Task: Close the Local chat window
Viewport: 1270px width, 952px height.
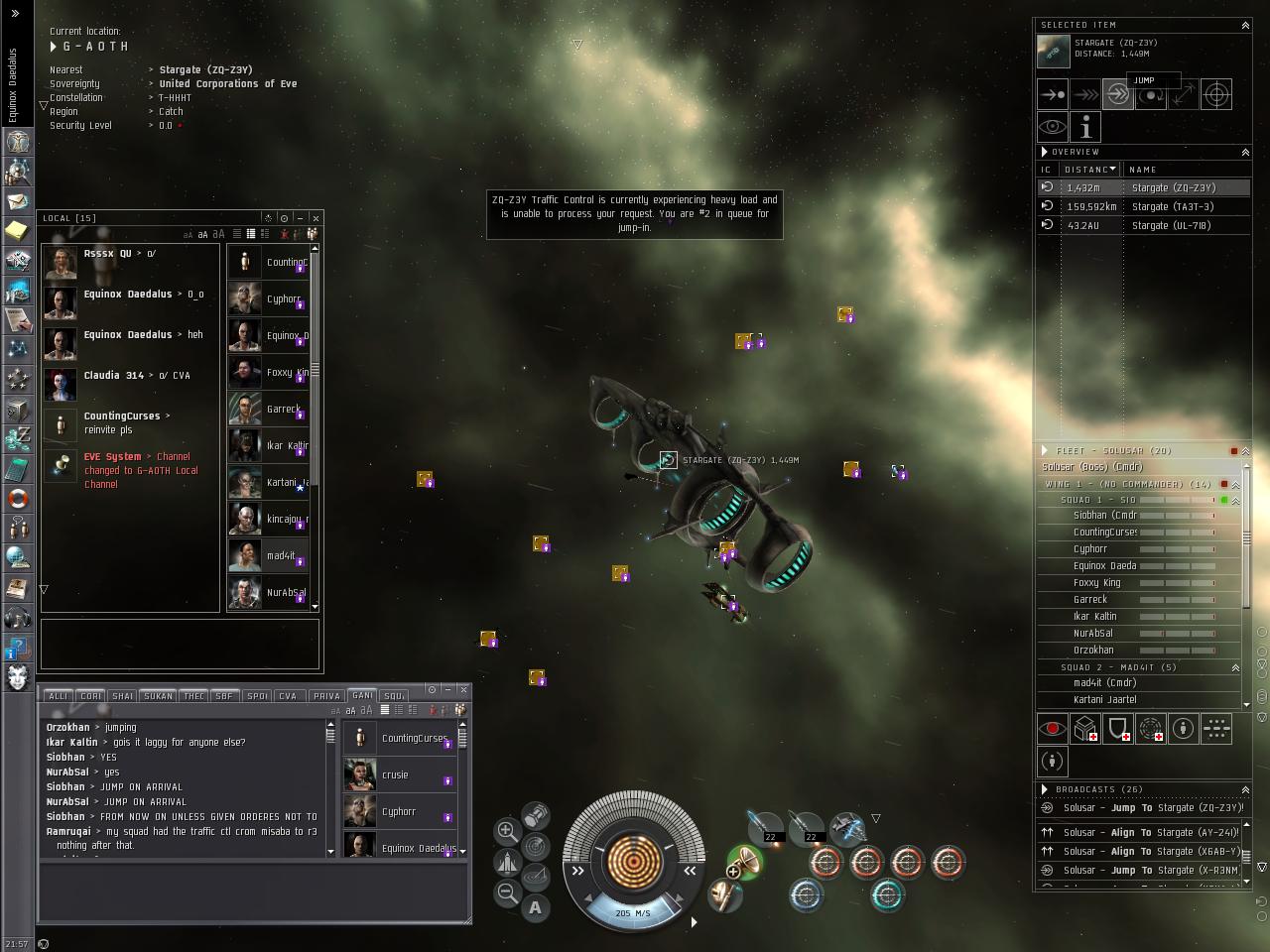Action: point(316,218)
